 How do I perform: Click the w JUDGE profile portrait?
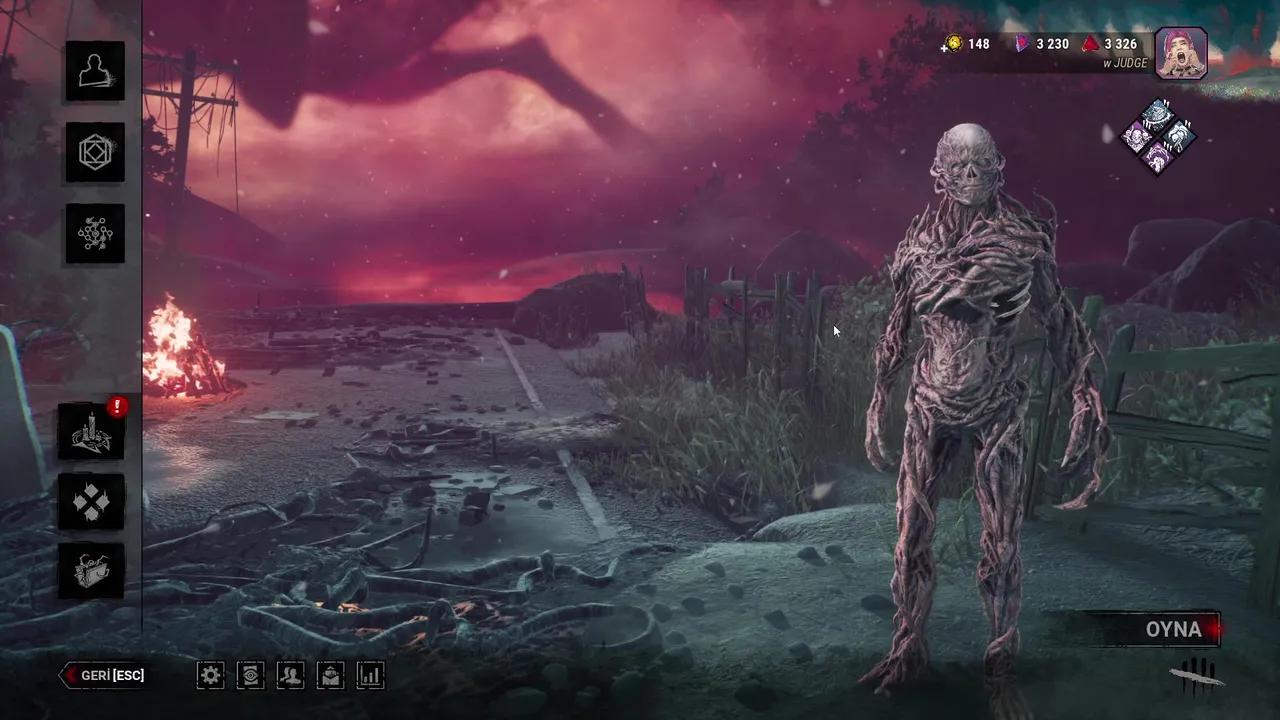pos(1182,52)
